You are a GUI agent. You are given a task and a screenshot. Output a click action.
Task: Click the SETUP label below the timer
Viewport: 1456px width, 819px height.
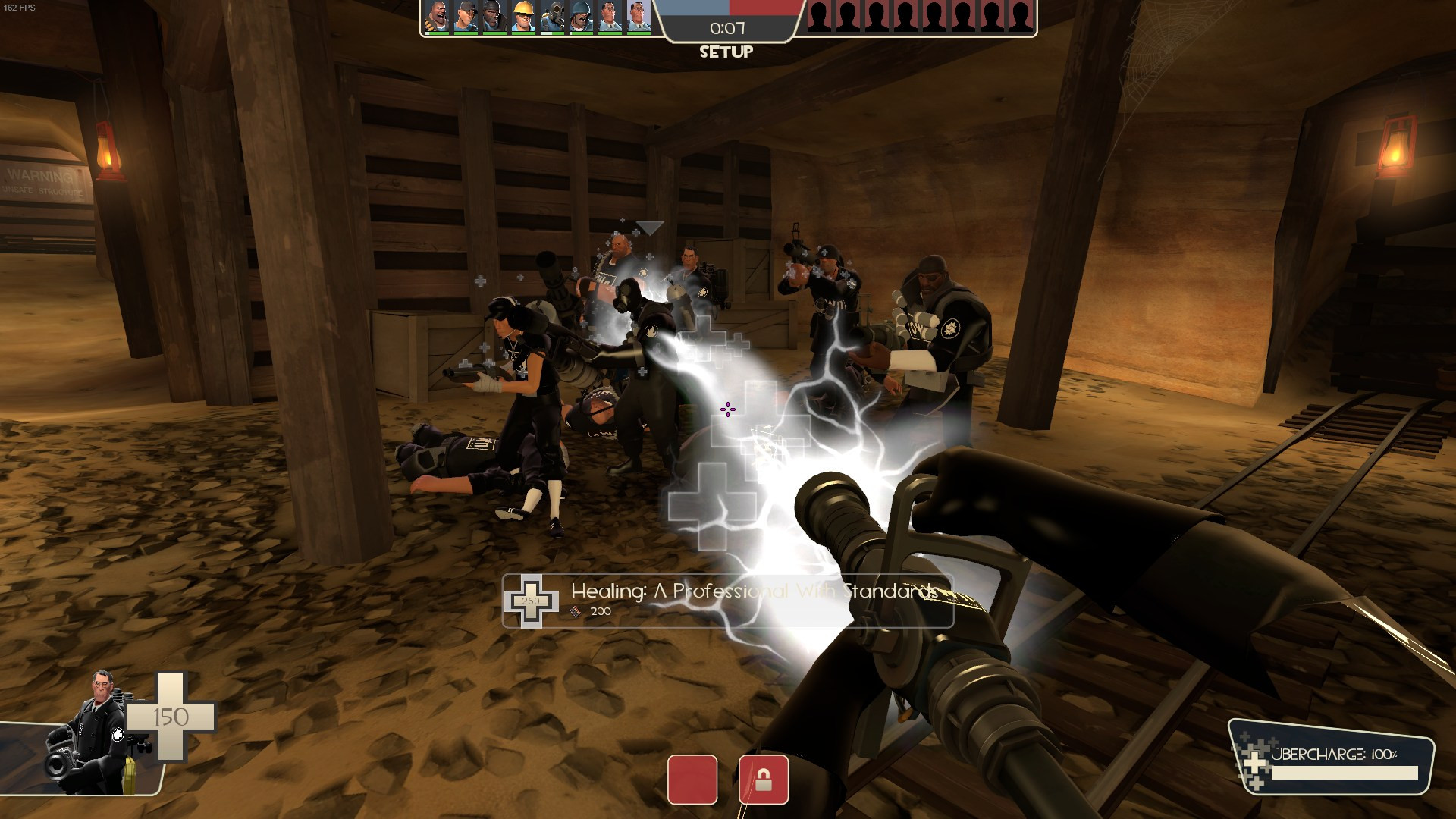726,52
